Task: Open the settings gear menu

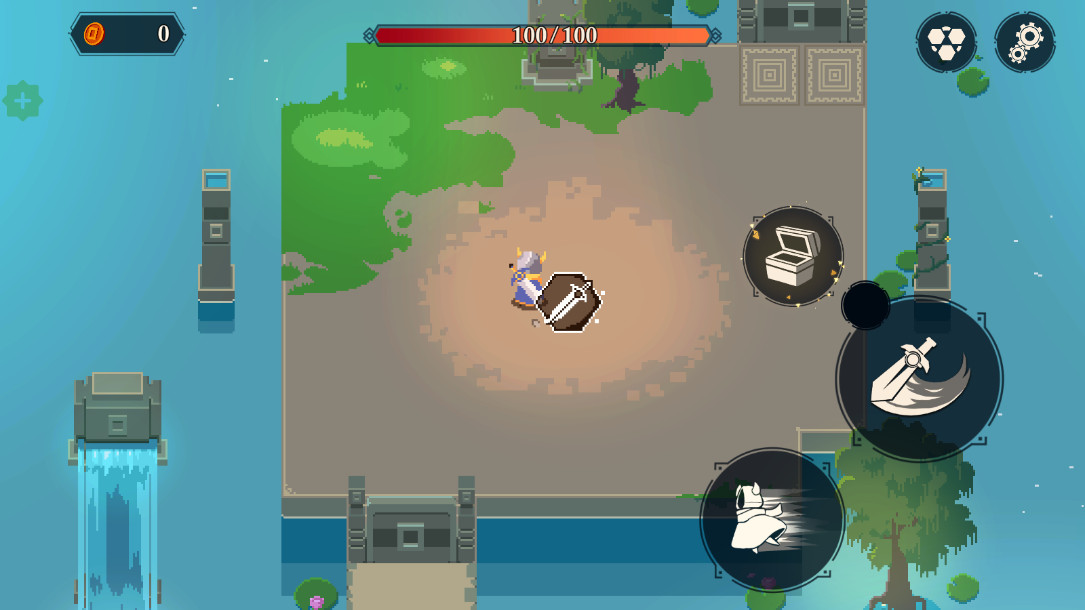Action: tap(1025, 42)
